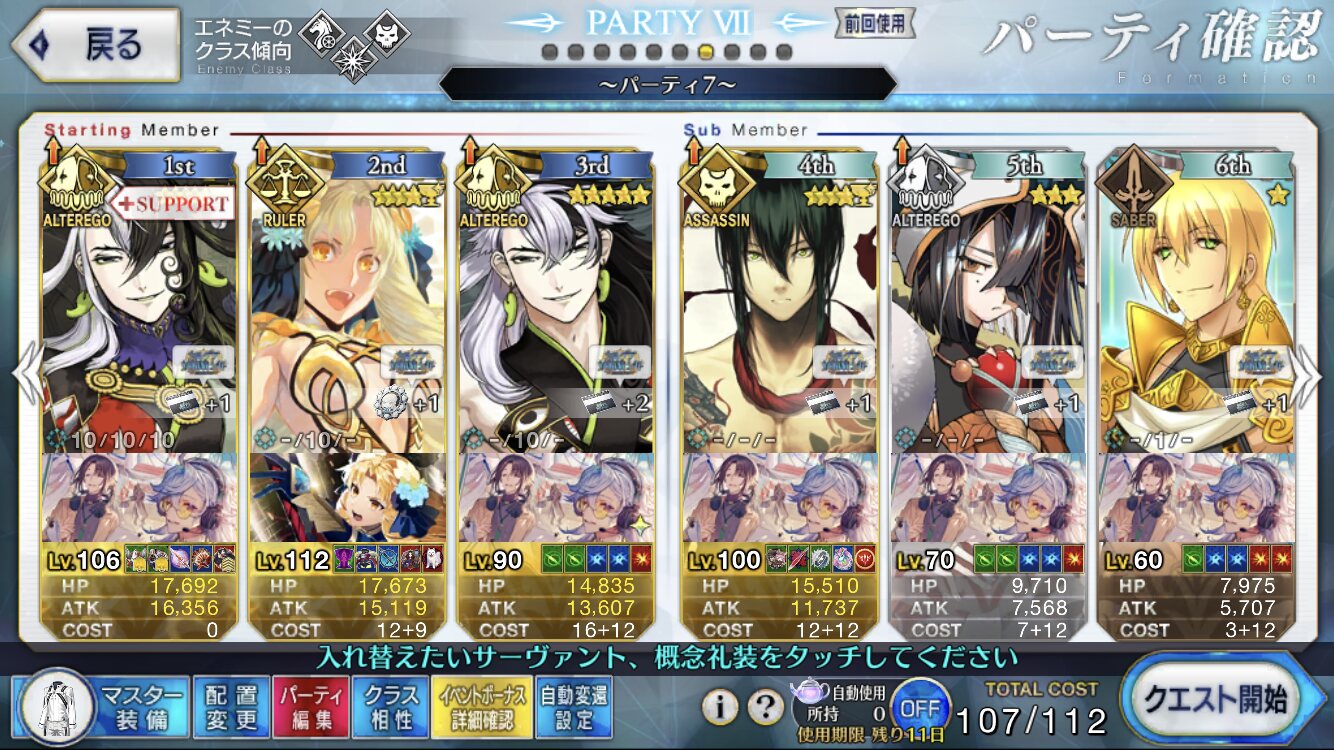Change the 2nd slot's craft essence
This screenshot has width=1334, height=750.
pos(346,497)
